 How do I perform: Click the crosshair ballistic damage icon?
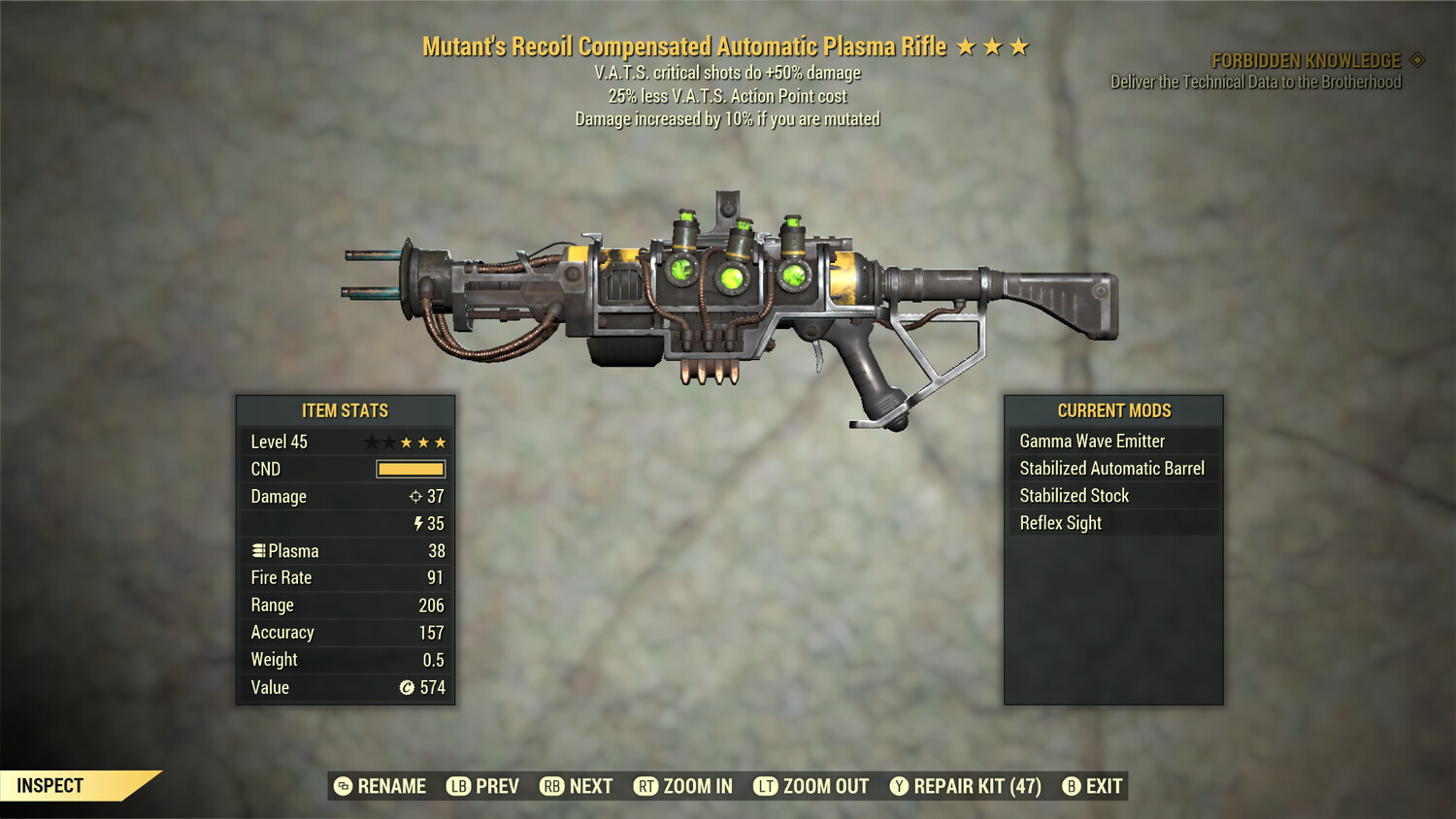point(417,497)
